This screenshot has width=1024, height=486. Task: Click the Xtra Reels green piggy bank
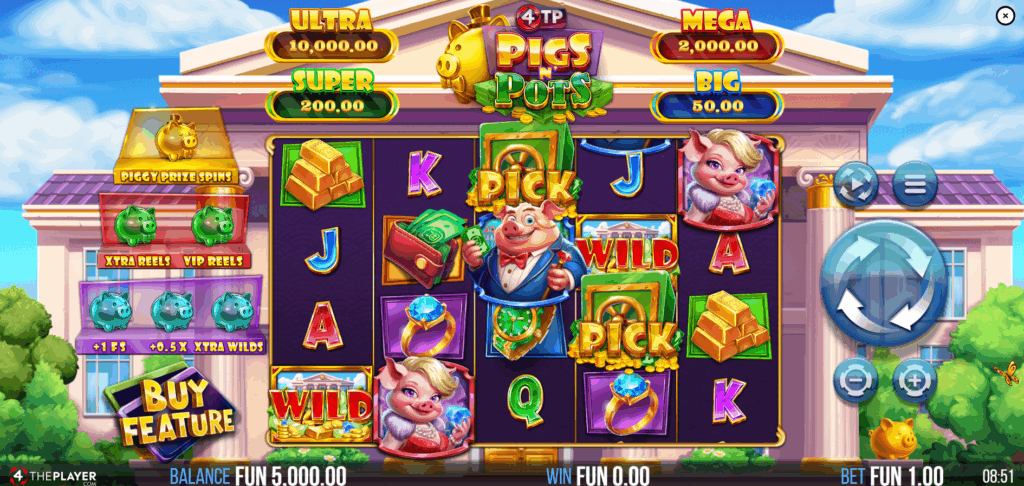click(x=133, y=225)
